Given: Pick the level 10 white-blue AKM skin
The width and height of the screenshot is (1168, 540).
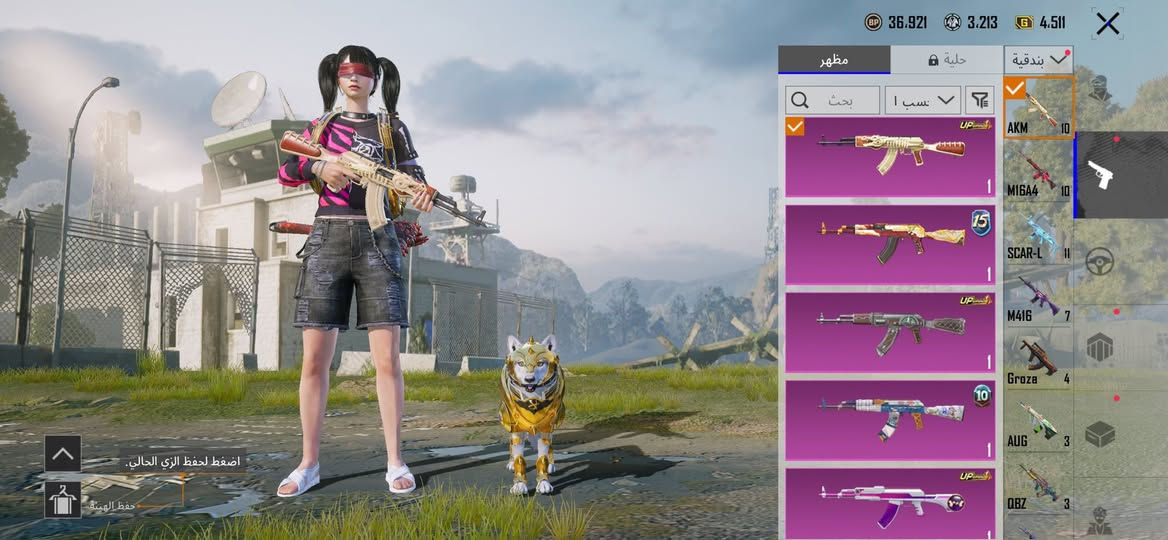Looking at the screenshot, I should 890,420.
